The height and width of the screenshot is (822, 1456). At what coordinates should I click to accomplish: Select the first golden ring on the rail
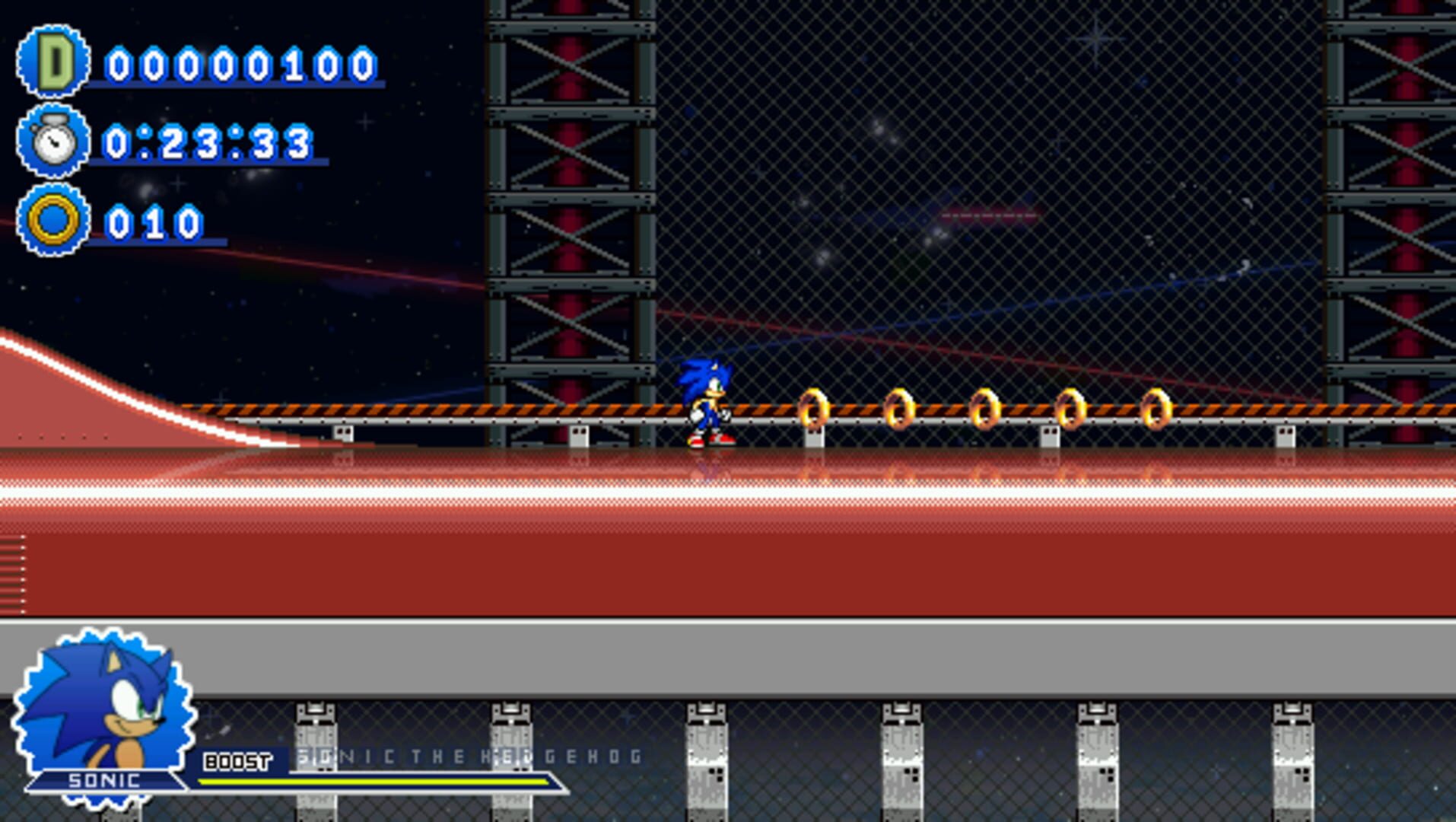814,409
